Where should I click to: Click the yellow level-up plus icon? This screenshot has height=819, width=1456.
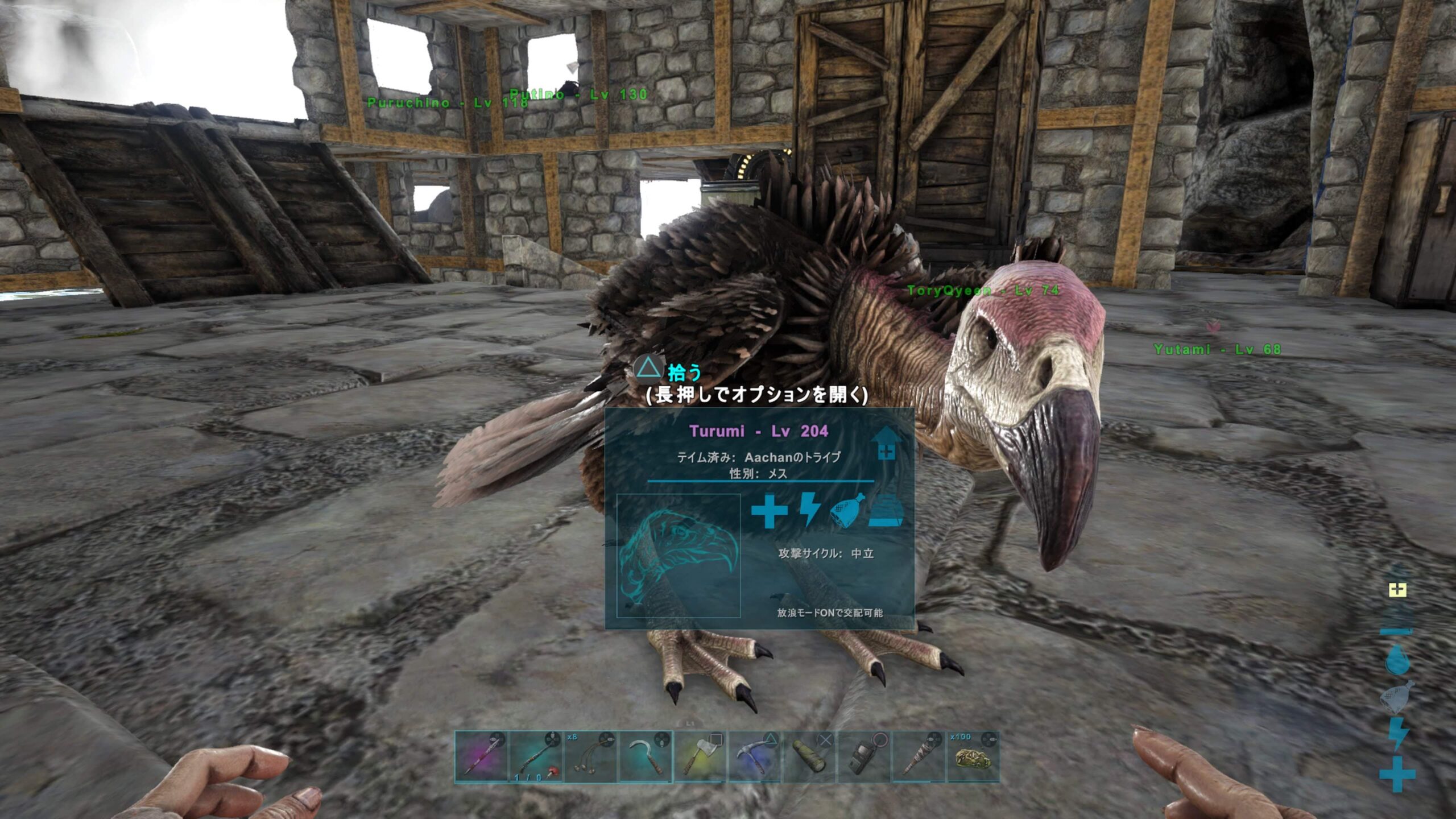coord(1397,590)
